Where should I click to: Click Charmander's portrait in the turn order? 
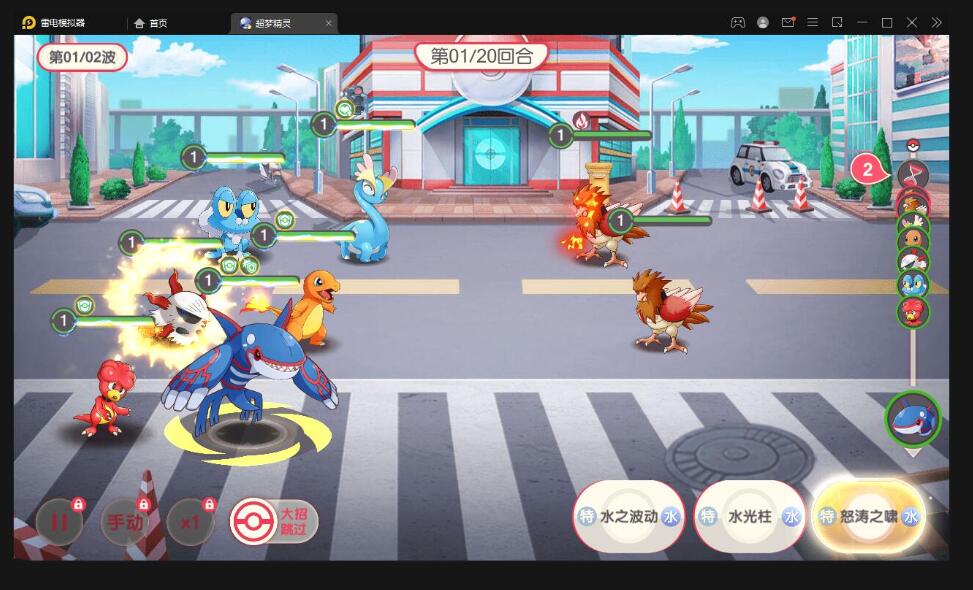click(x=913, y=239)
